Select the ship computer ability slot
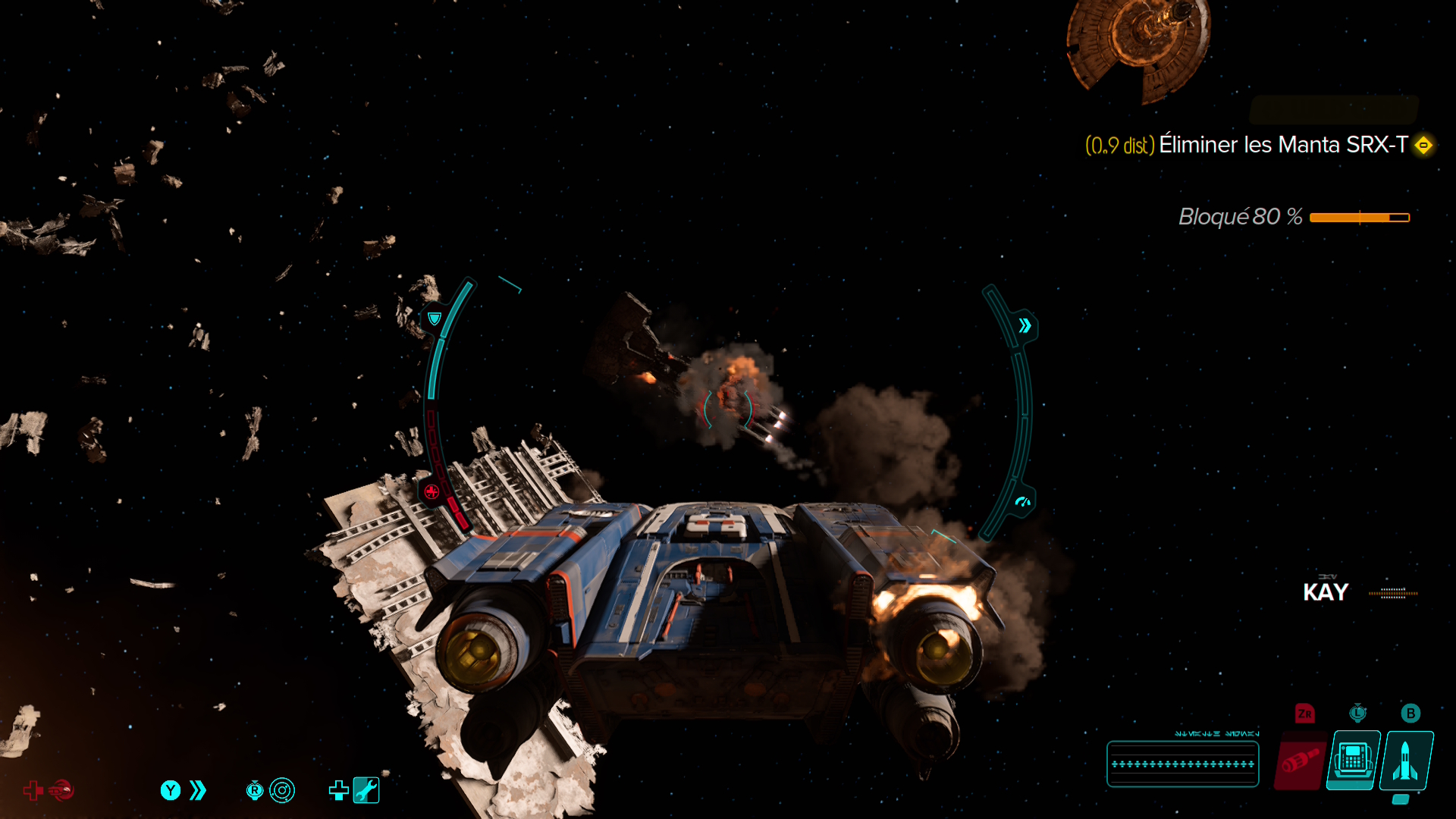The width and height of the screenshot is (1456, 819). pyautogui.click(x=1354, y=761)
